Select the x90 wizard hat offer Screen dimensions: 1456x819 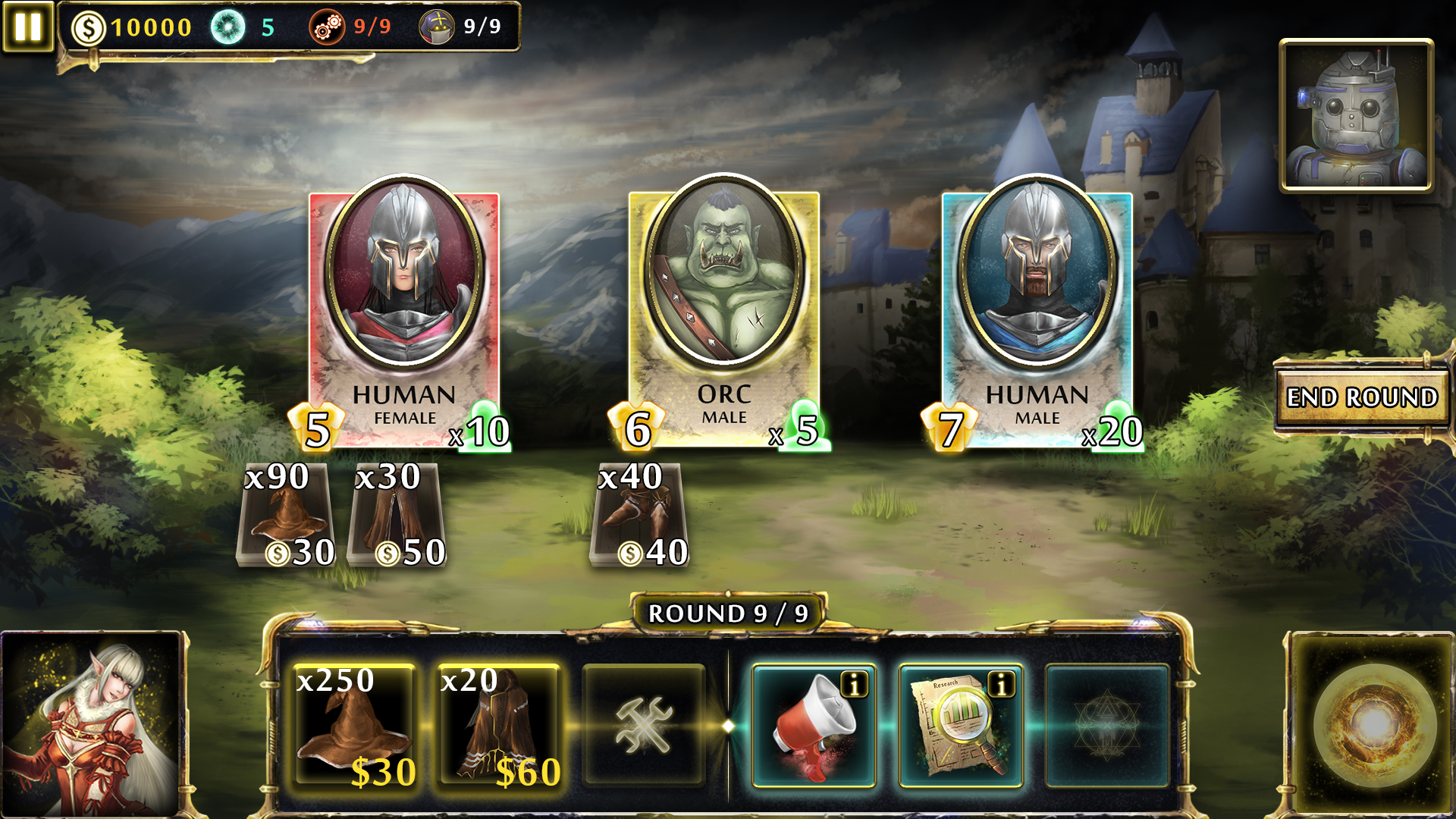pyautogui.click(x=286, y=516)
